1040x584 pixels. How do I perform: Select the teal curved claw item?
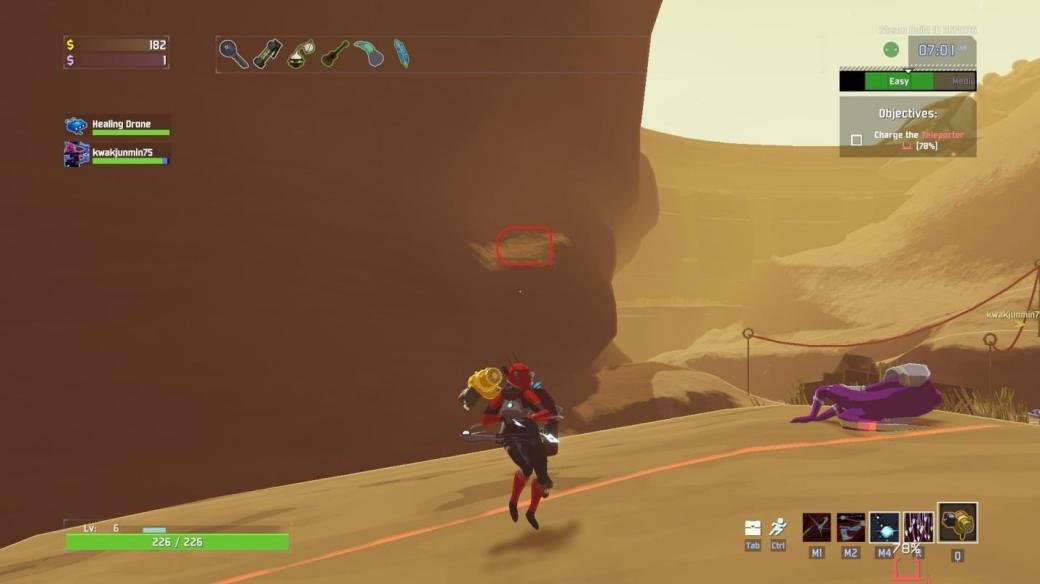tap(368, 53)
